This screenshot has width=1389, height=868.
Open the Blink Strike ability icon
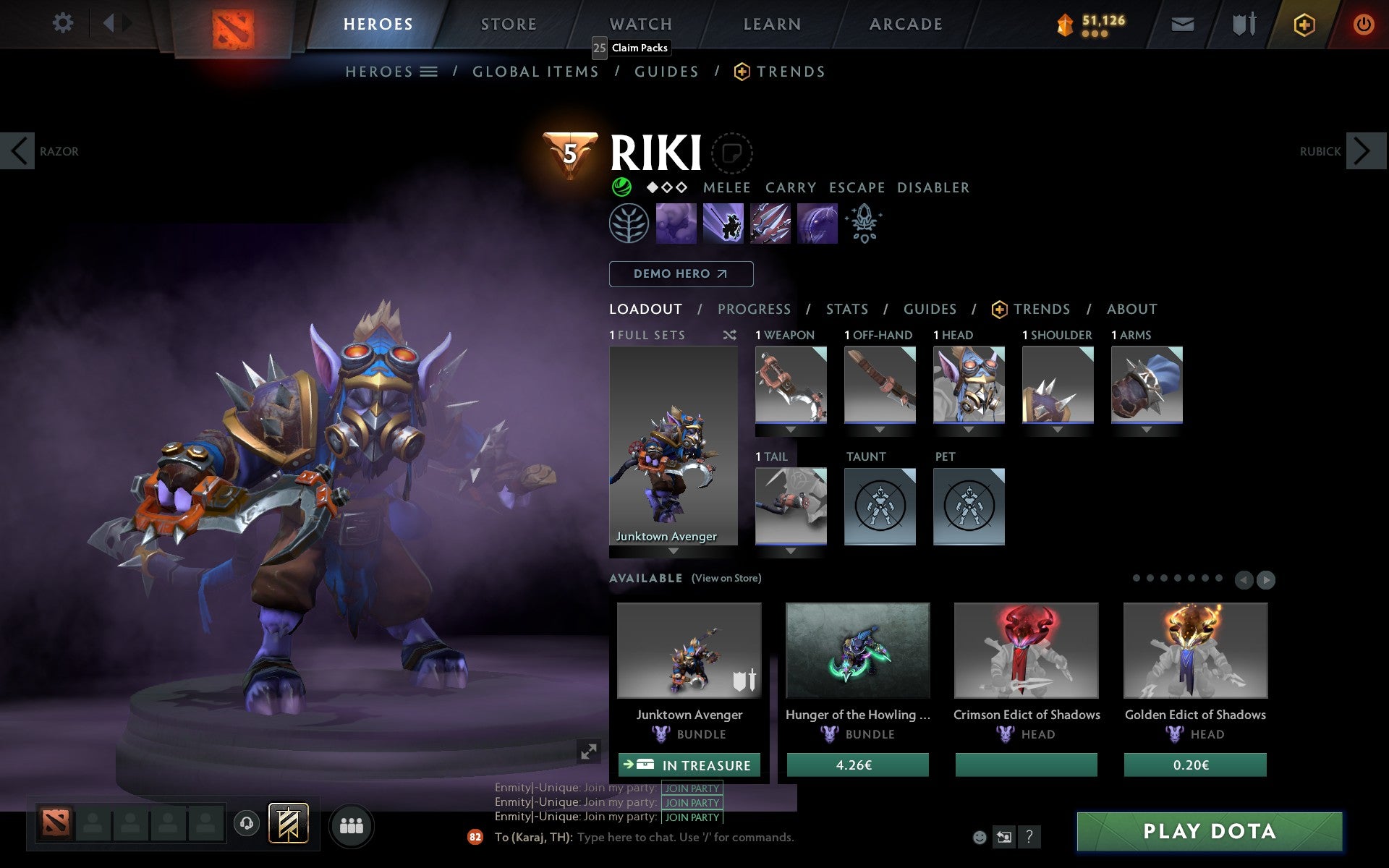[723, 224]
